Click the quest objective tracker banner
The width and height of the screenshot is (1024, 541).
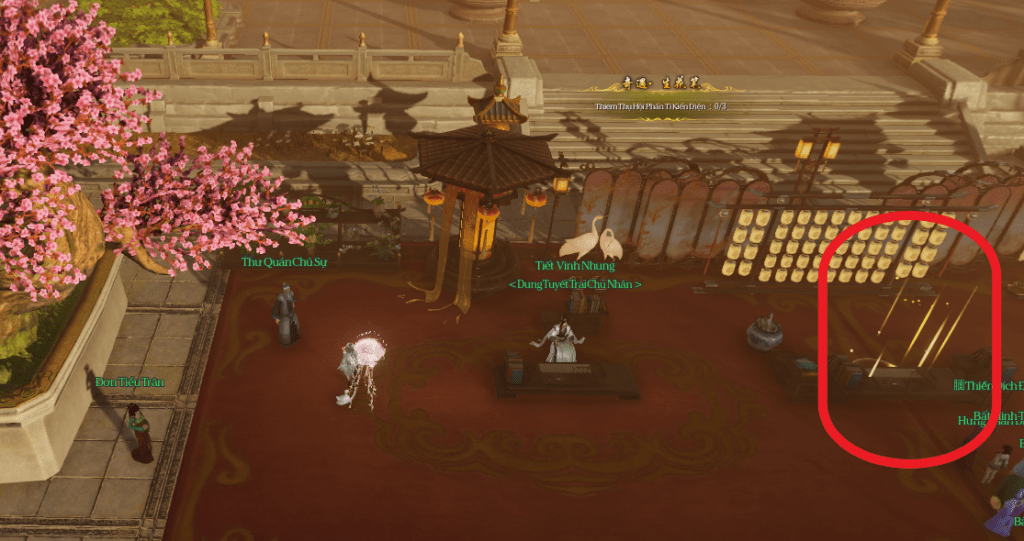coord(660,97)
